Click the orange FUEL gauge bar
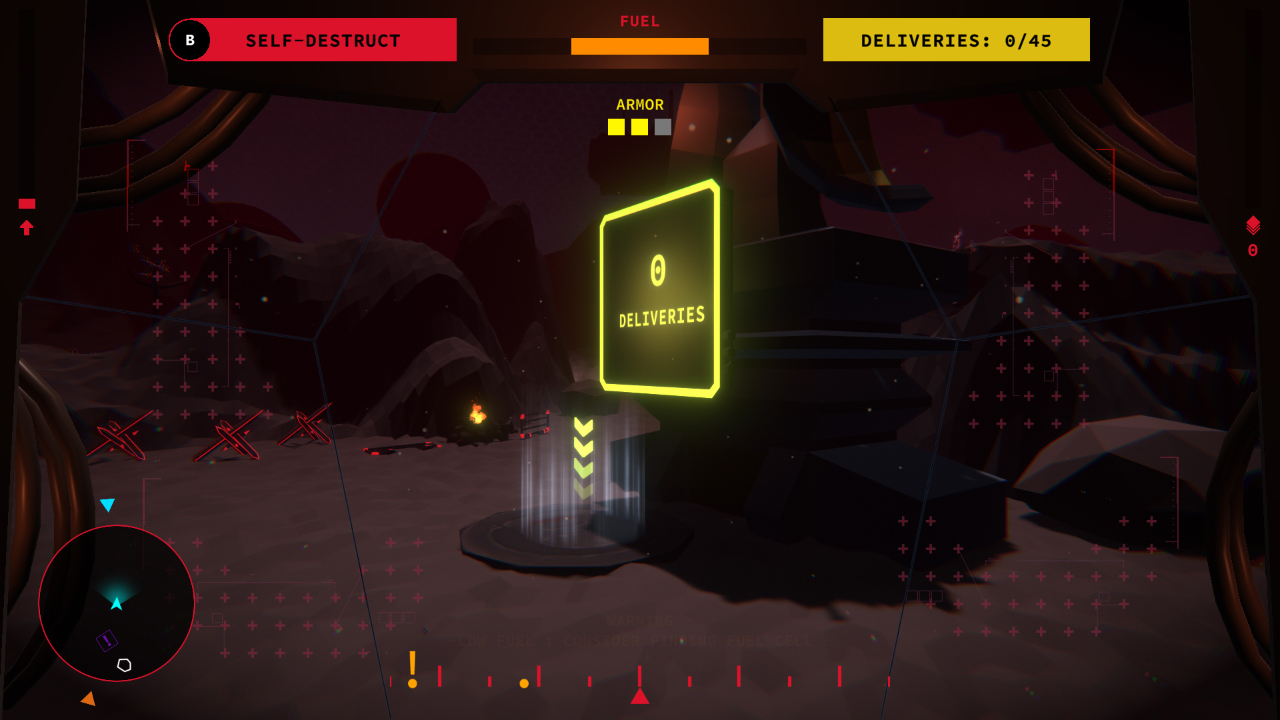This screenshot has height=720, width=1280. tap(639, 46)
